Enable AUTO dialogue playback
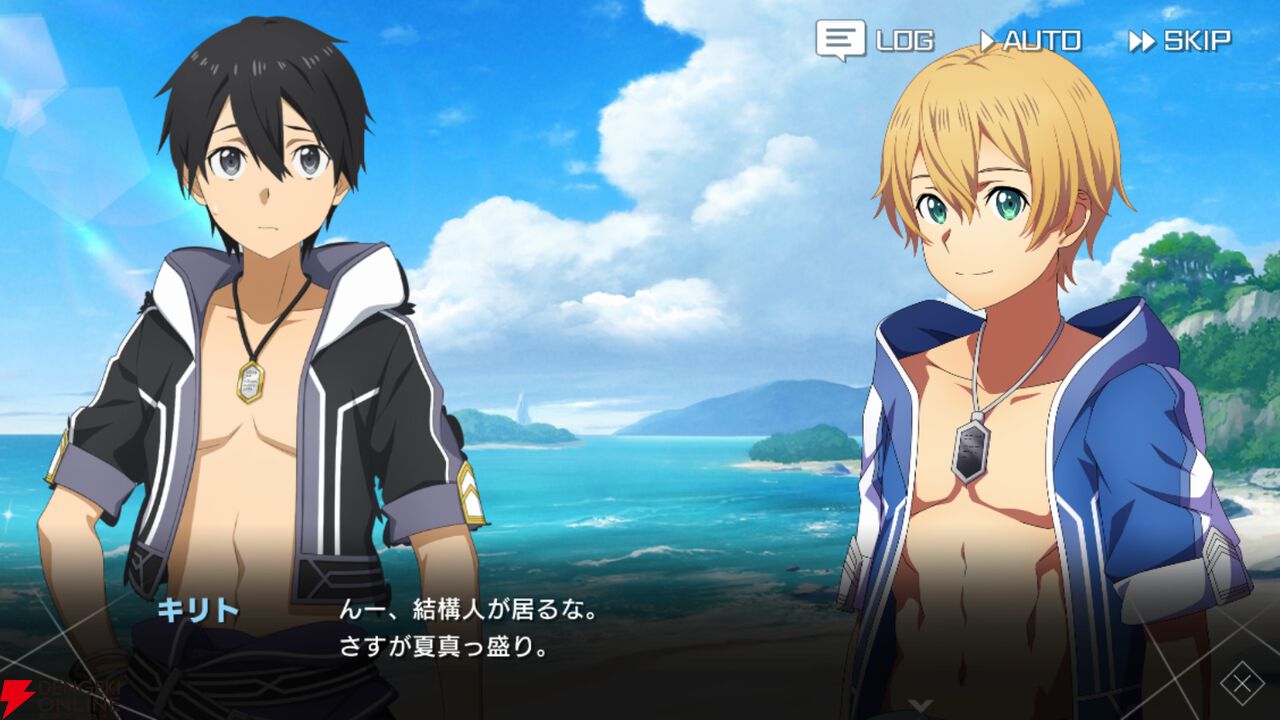The width and height of the screenshot is (1280, 720). (x=1030, y=41)
